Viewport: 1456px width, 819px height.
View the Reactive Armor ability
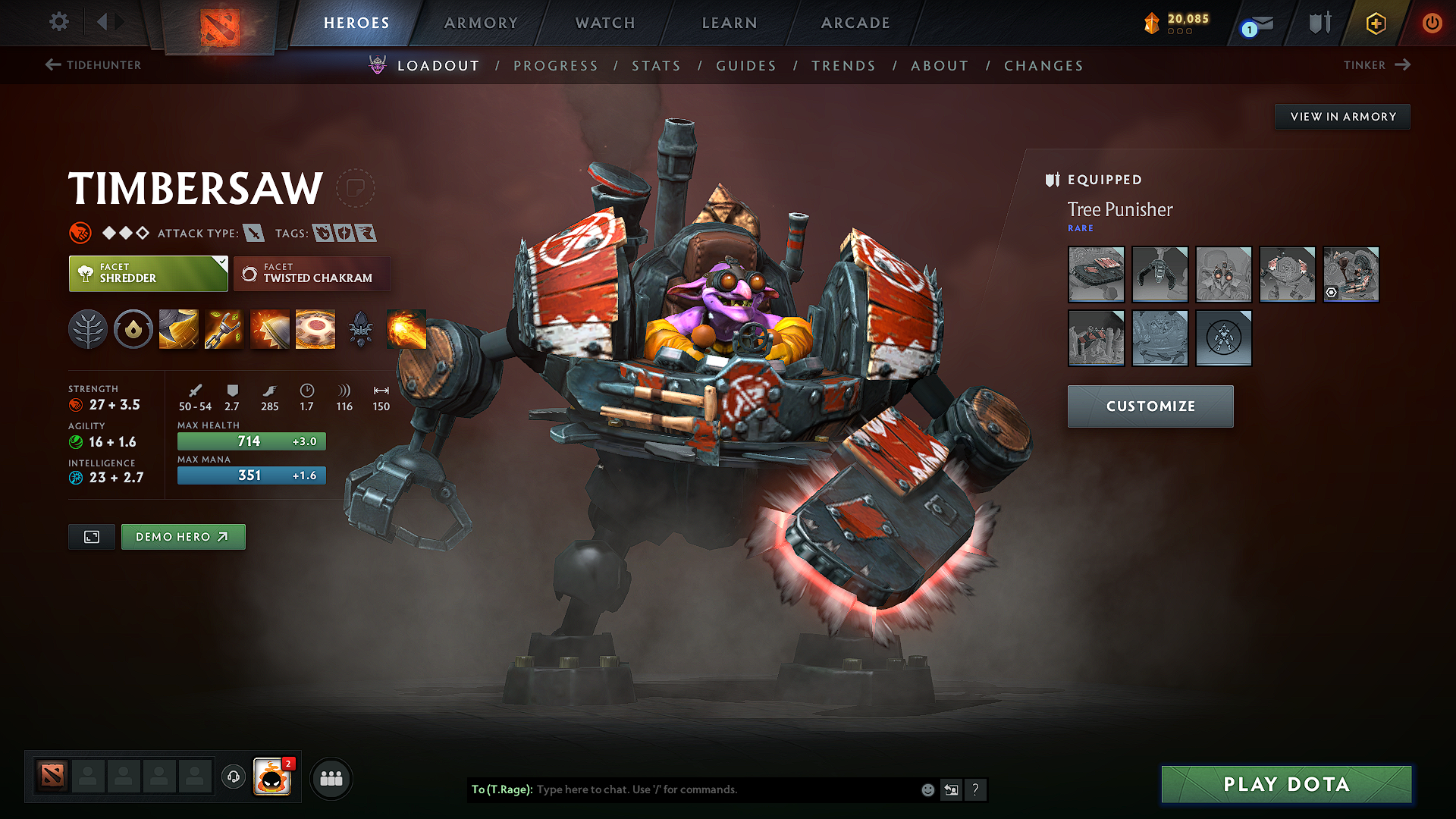click(269, 328)
